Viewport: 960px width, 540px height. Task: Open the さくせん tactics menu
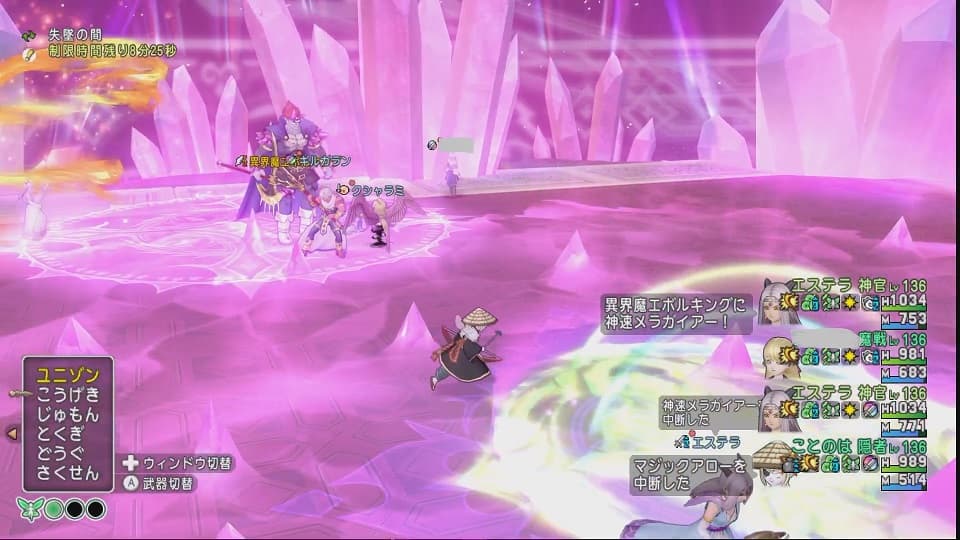[67, 473]
